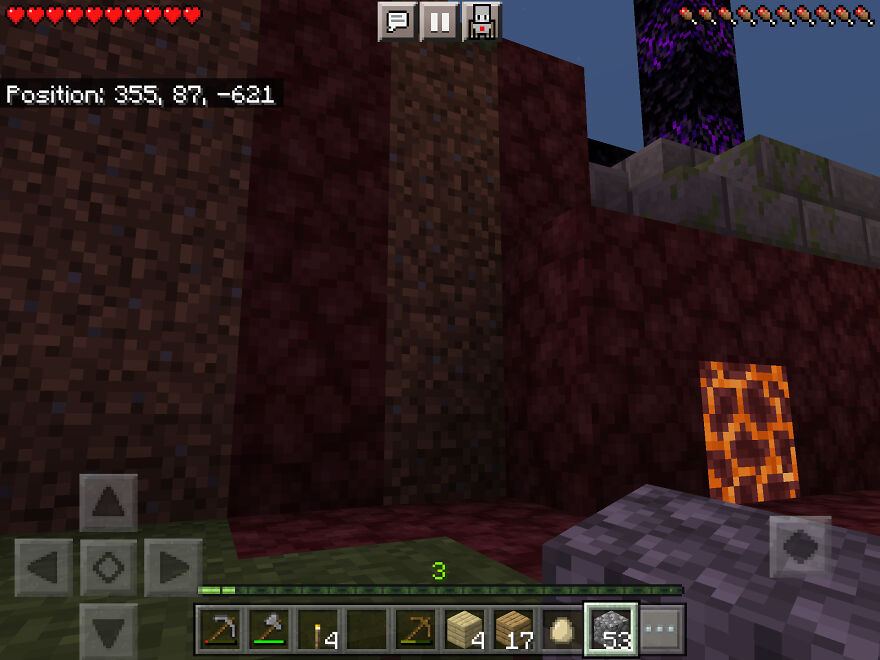Tap the move forward arrow

click(x=108, y=503)
